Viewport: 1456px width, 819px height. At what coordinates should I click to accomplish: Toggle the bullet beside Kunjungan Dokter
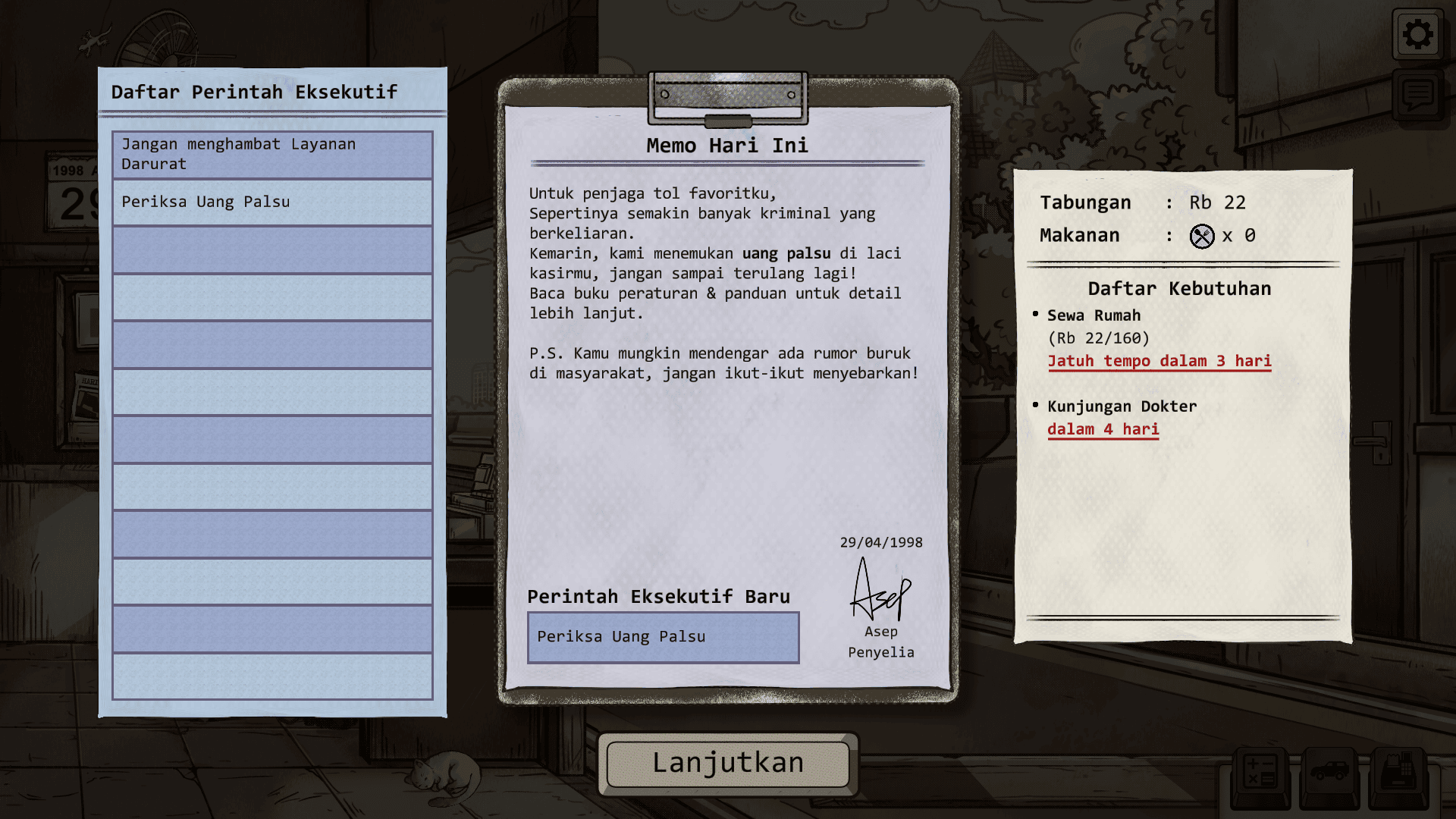(x=1037, y=404)
